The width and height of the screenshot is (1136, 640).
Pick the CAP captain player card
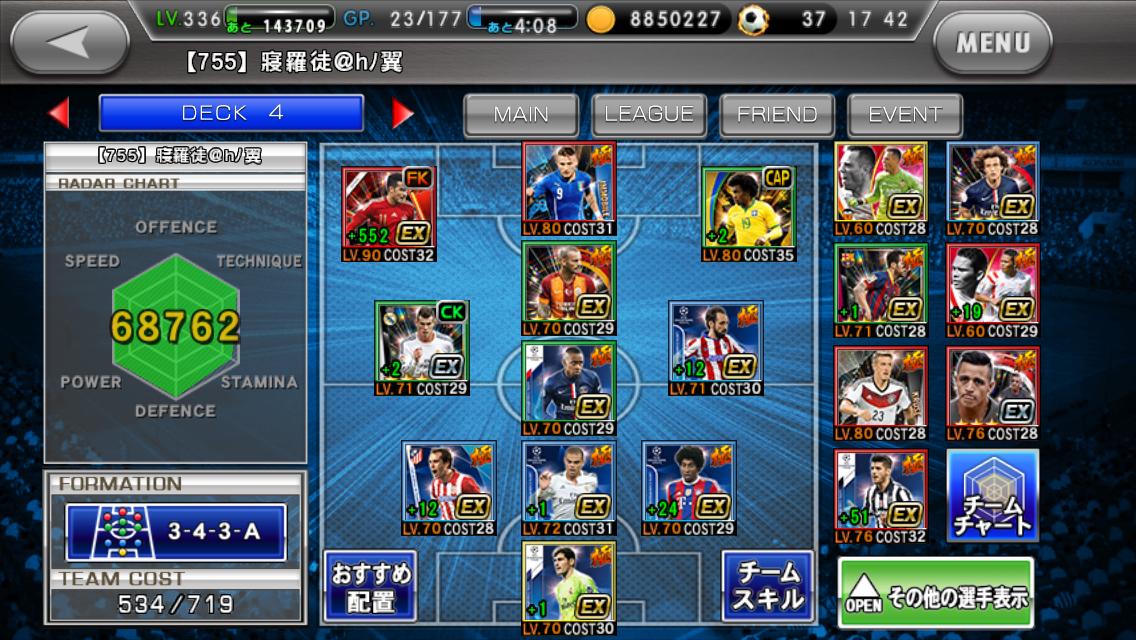point(748,209)
